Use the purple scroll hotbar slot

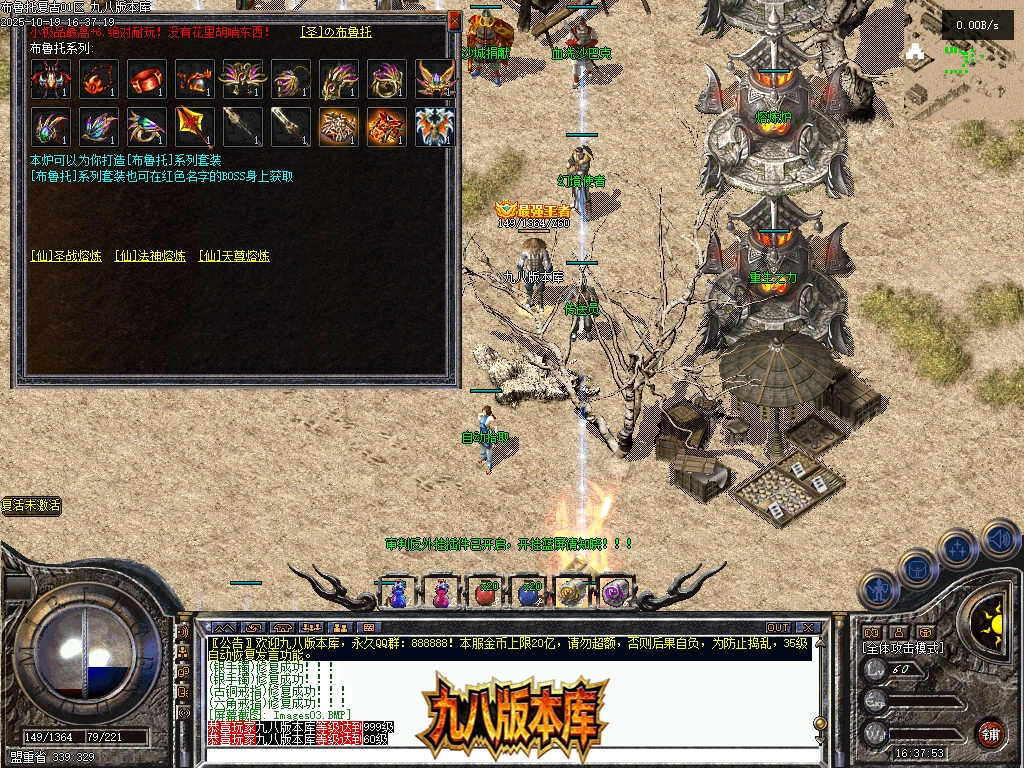click(x=613, y=593)
